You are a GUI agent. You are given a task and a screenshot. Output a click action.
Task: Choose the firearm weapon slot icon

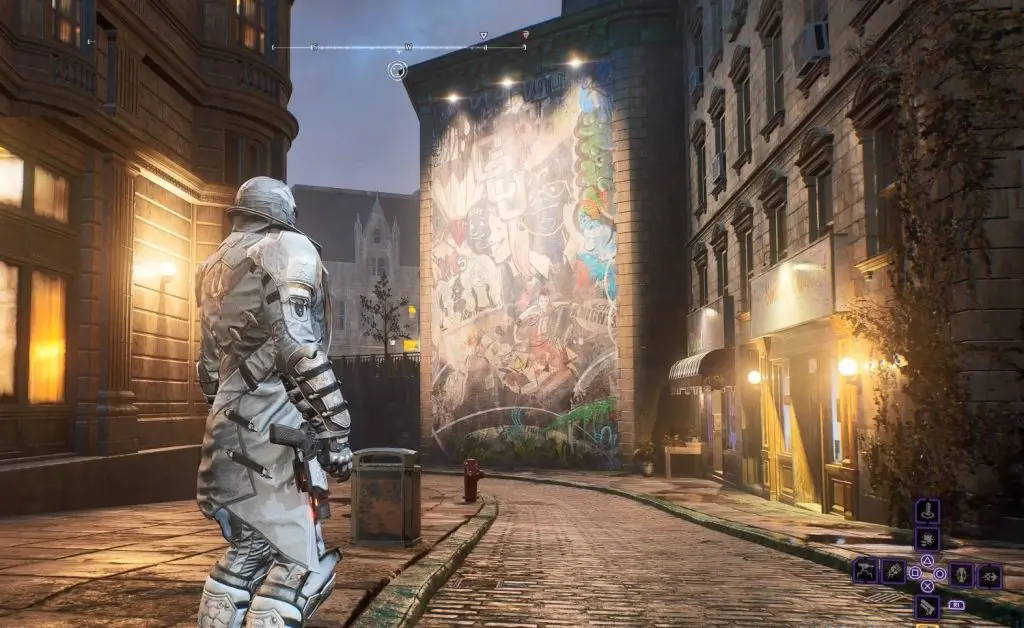pos(927,606)
